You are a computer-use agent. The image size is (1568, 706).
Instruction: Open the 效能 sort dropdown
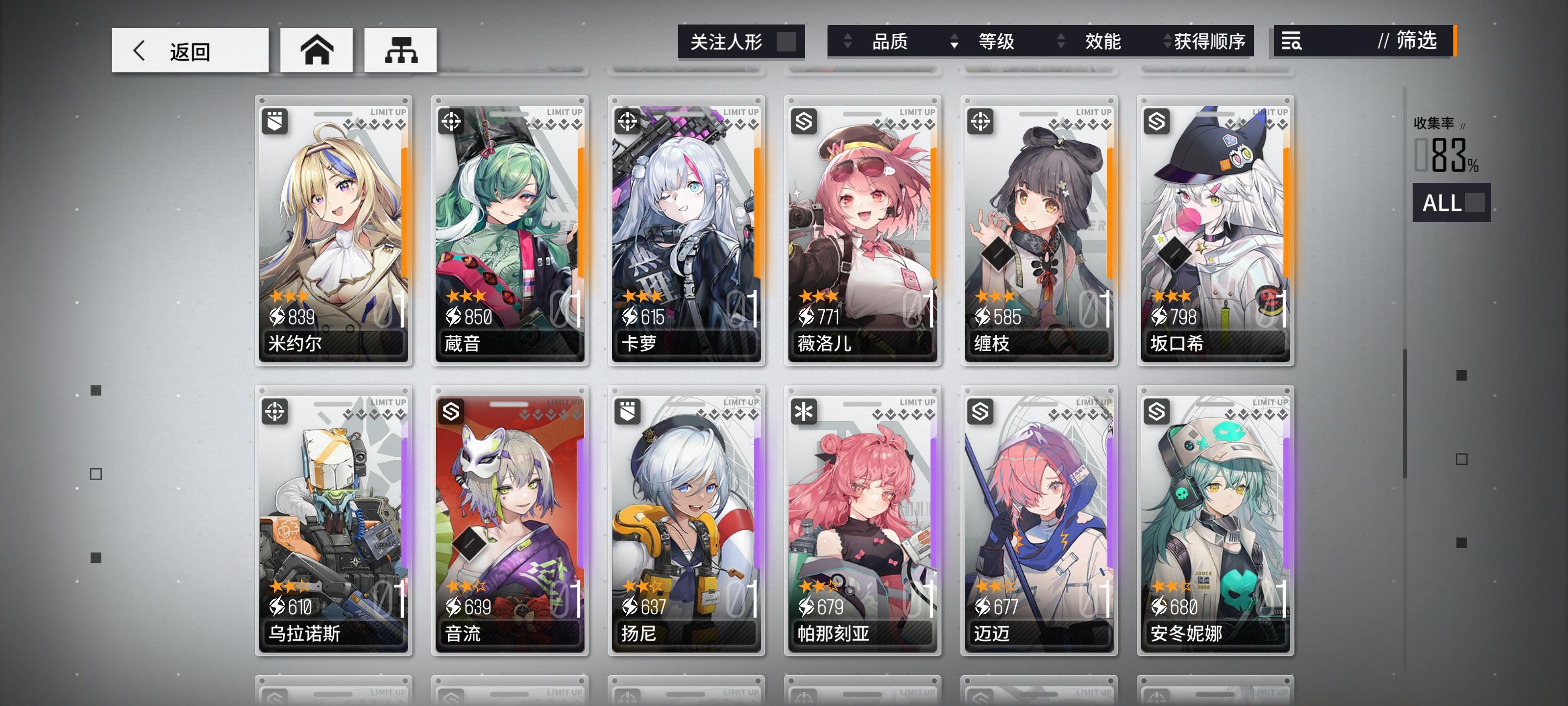coord(1102,41)
